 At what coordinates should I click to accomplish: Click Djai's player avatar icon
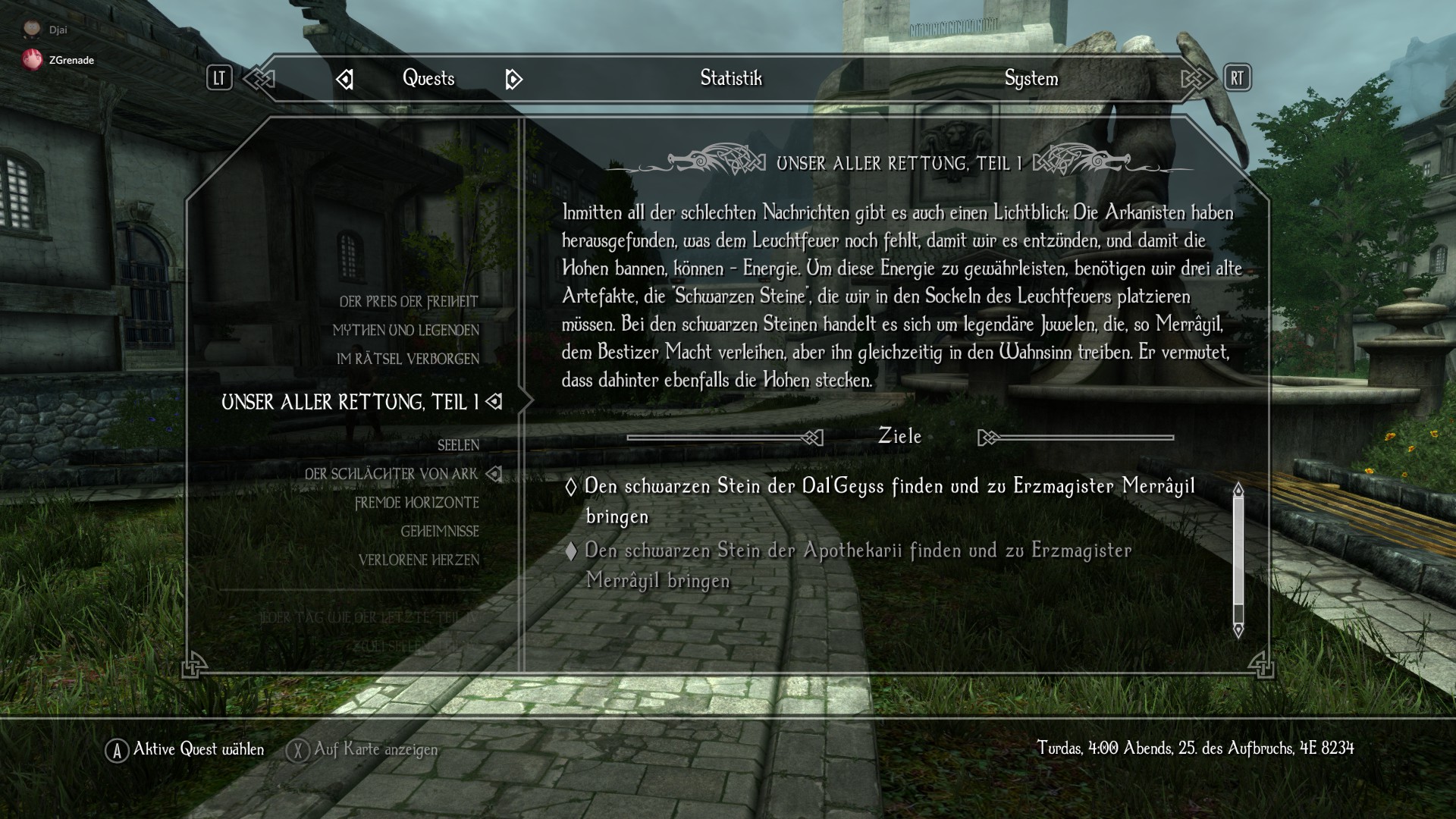tap(32, 27)
